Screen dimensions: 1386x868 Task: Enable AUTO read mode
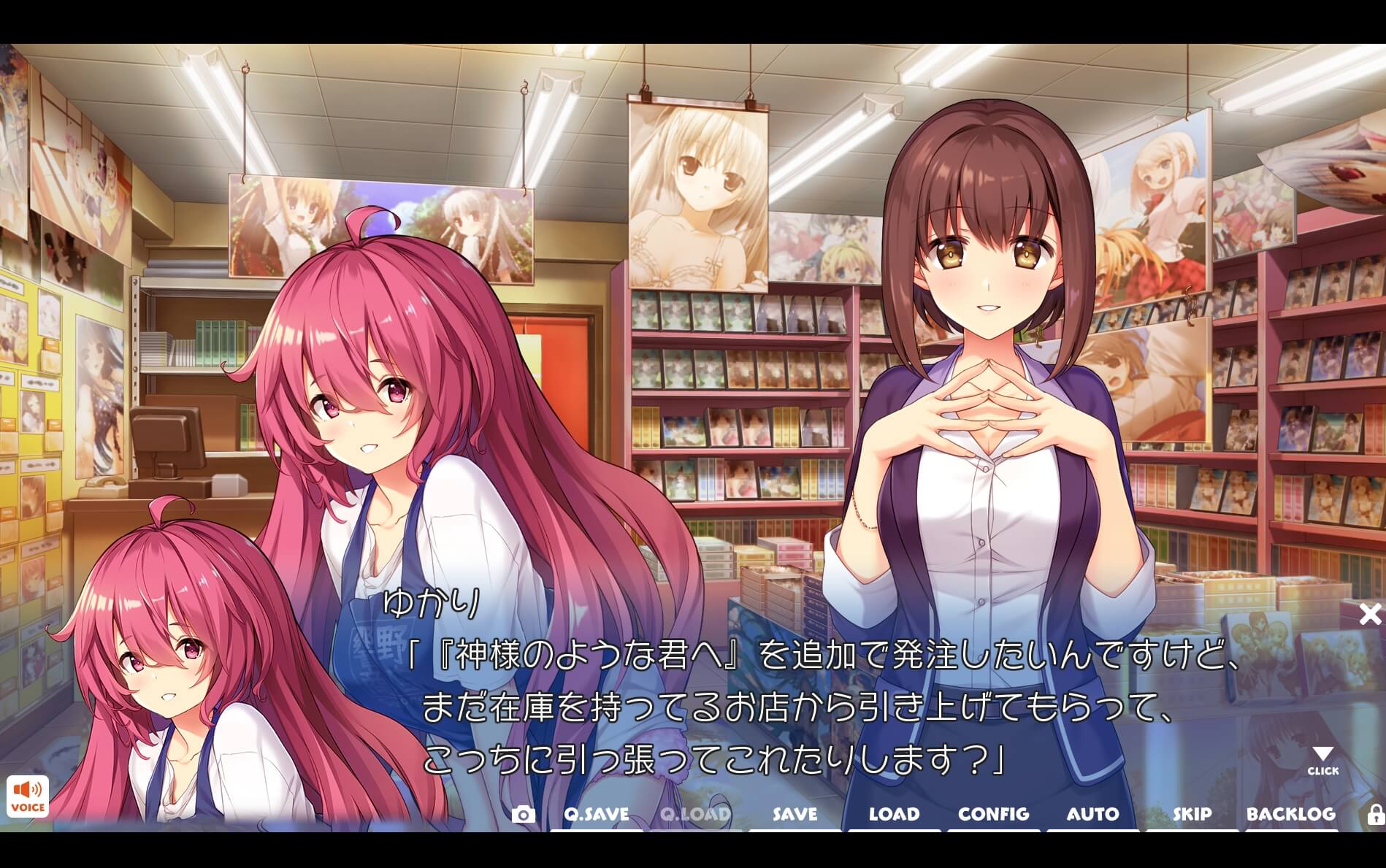click(x=1093, y=814)
